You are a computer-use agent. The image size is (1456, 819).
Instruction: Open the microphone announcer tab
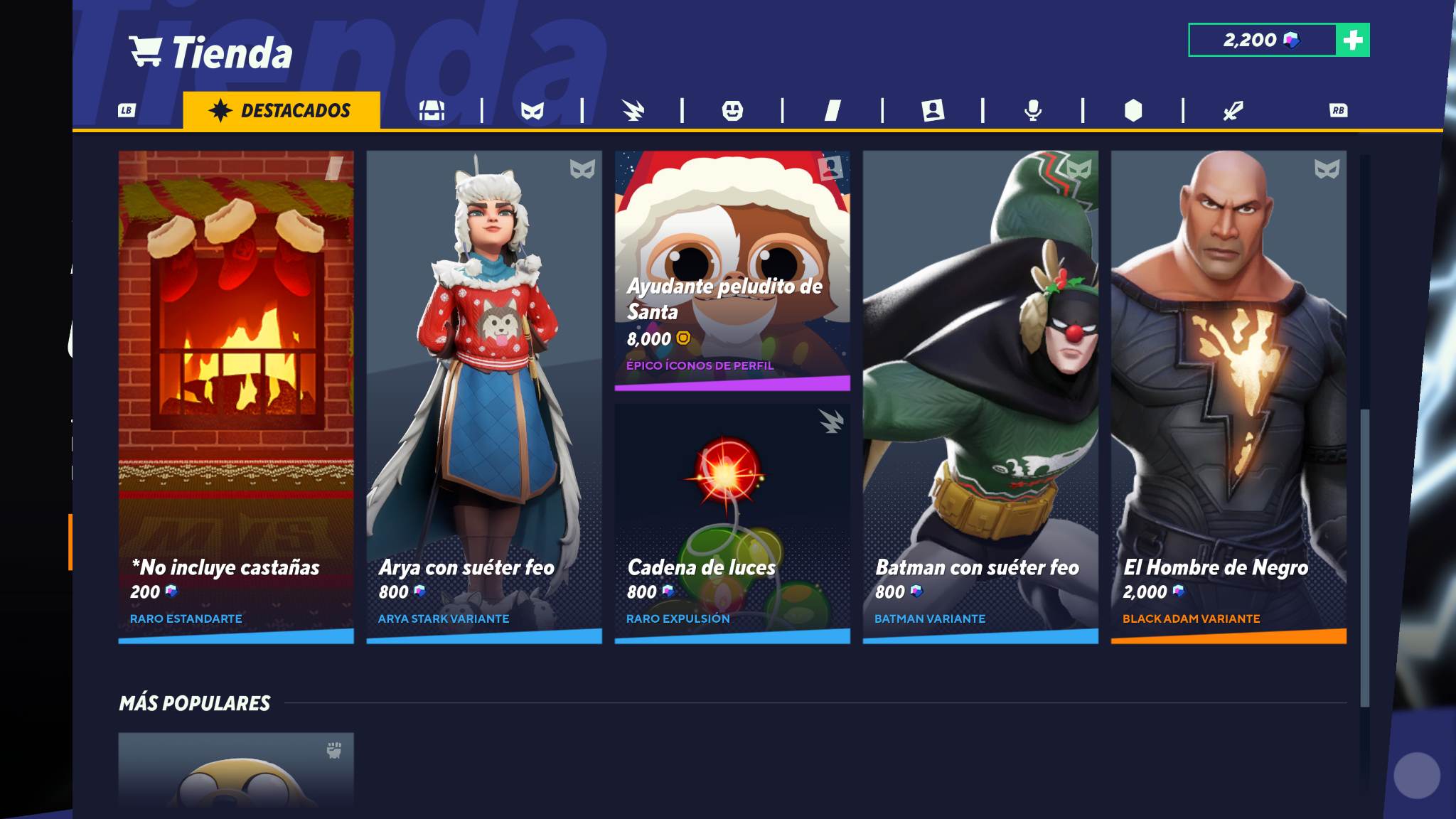point(1033,110)
